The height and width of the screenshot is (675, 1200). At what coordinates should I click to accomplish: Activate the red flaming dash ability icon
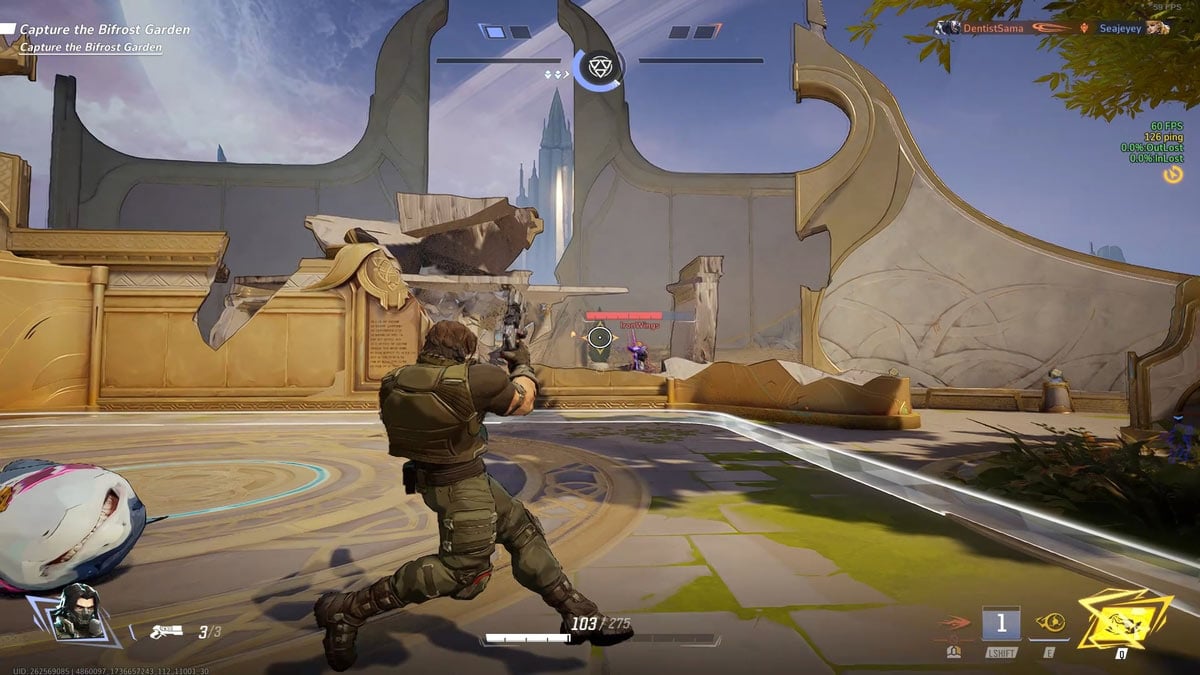click(x=951, y=626)
